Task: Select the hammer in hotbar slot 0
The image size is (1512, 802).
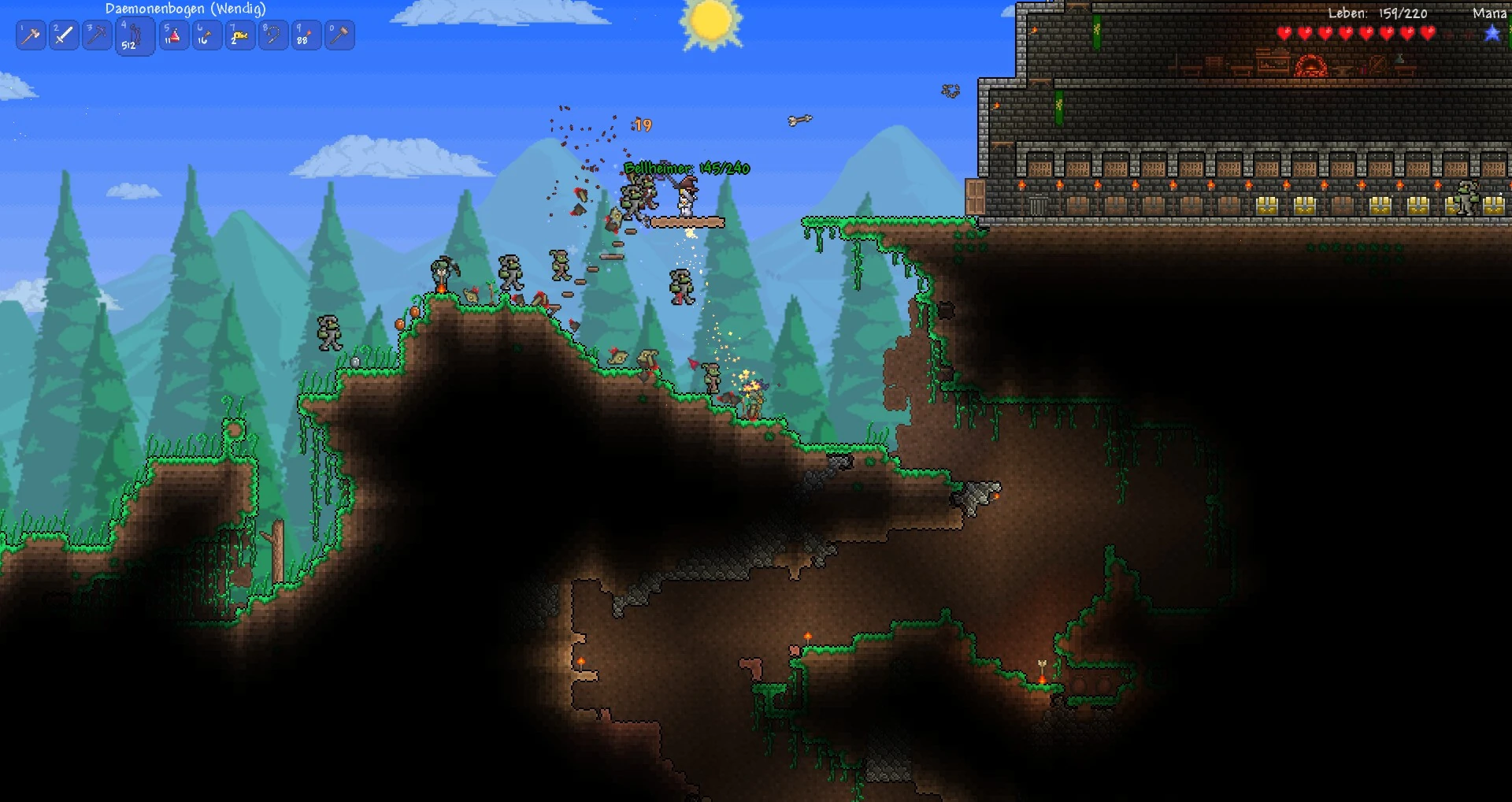Action: [339, 35]
